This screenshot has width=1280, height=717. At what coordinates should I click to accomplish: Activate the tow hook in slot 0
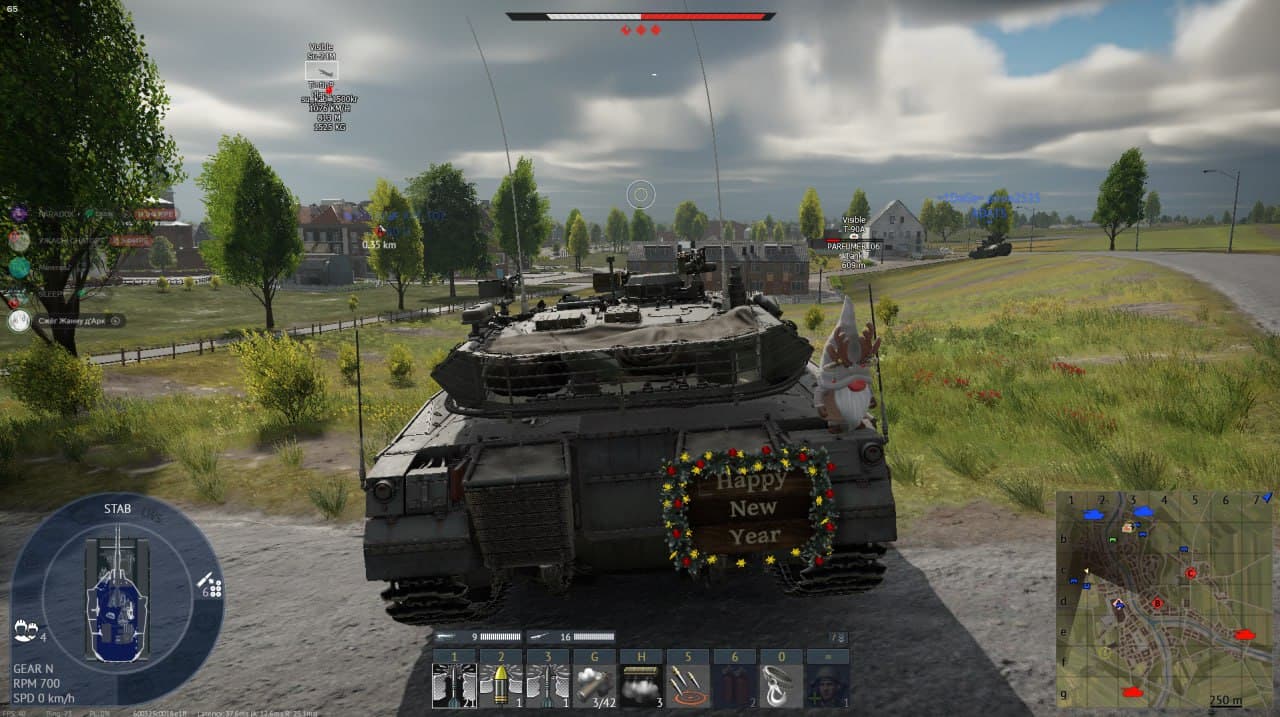(781, 686)
